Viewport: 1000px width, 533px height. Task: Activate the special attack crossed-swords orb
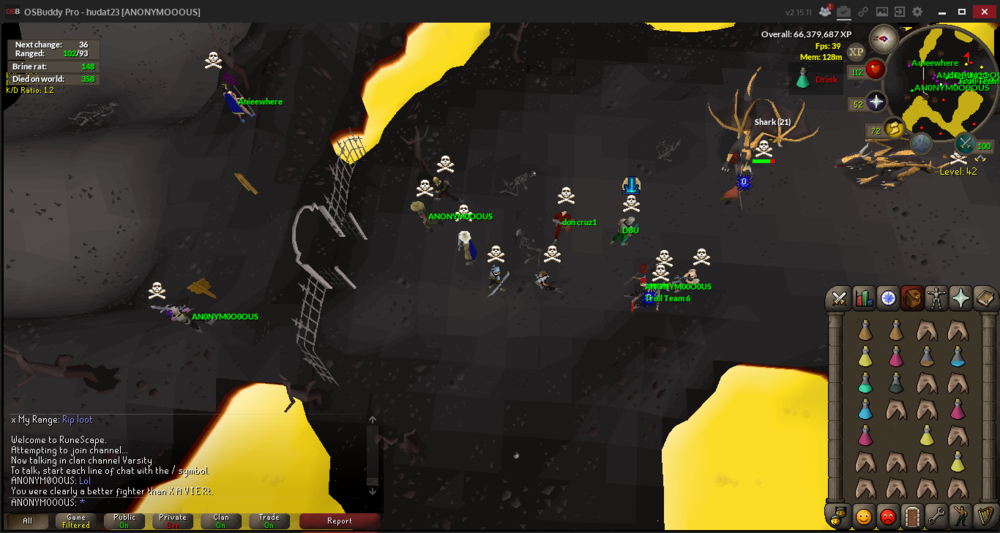(x=964, y=144)
